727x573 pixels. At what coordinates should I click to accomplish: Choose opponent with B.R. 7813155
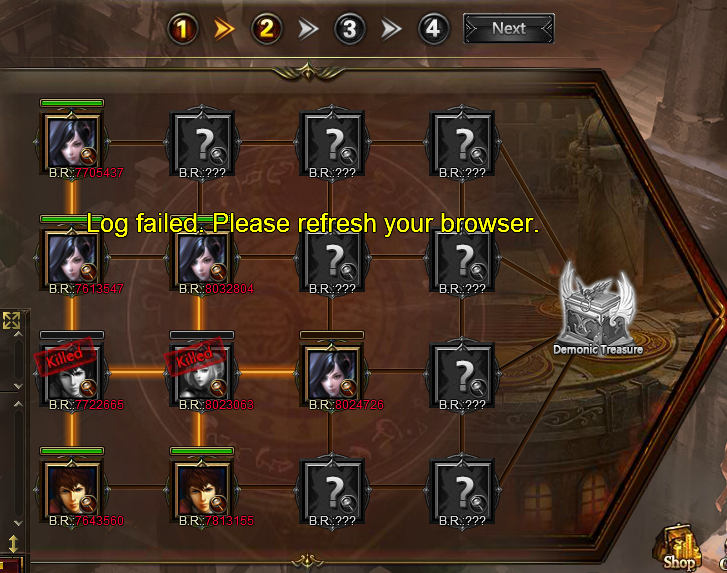[202, 489]
